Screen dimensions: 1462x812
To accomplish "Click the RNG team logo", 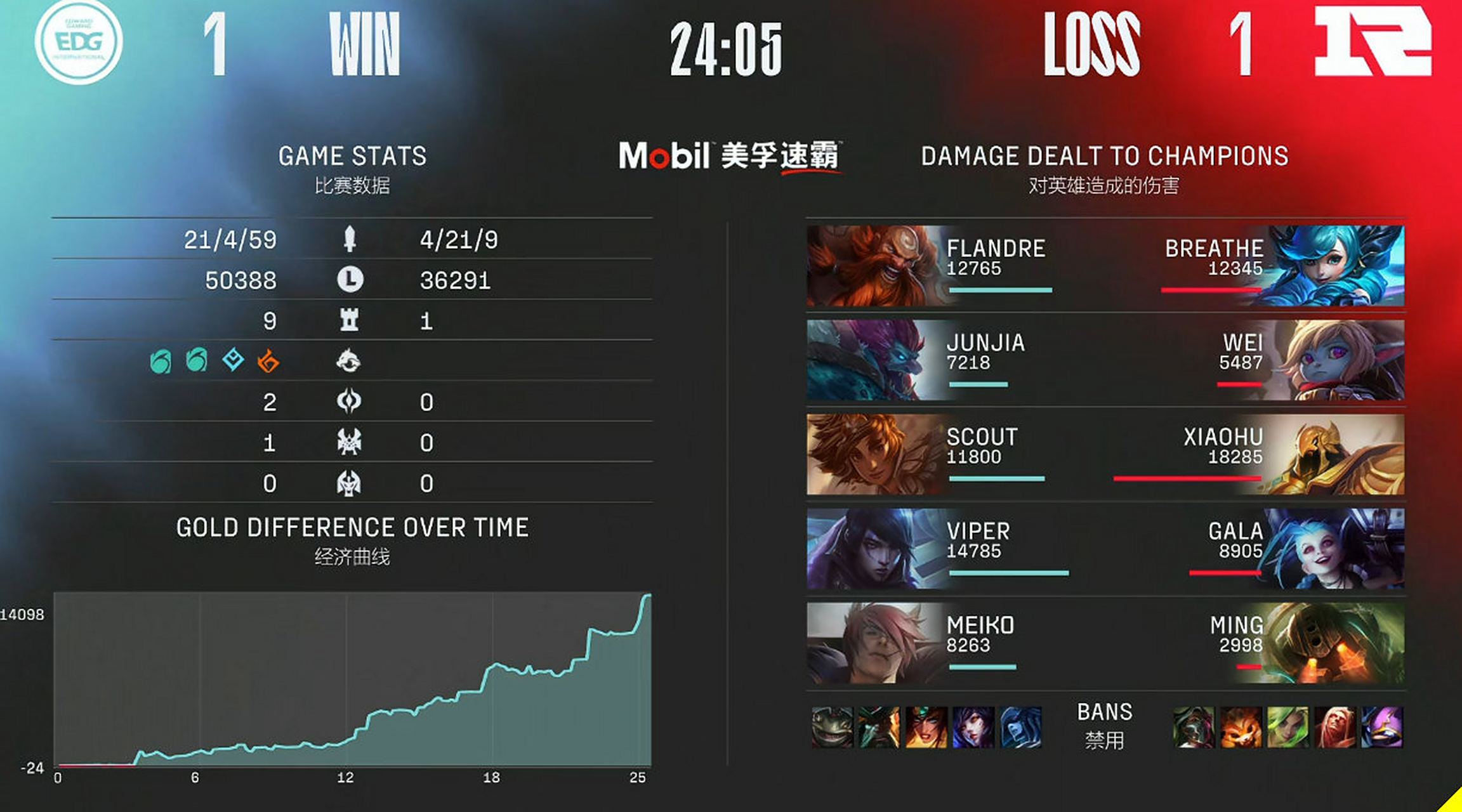I will (x=1372, y=42).
